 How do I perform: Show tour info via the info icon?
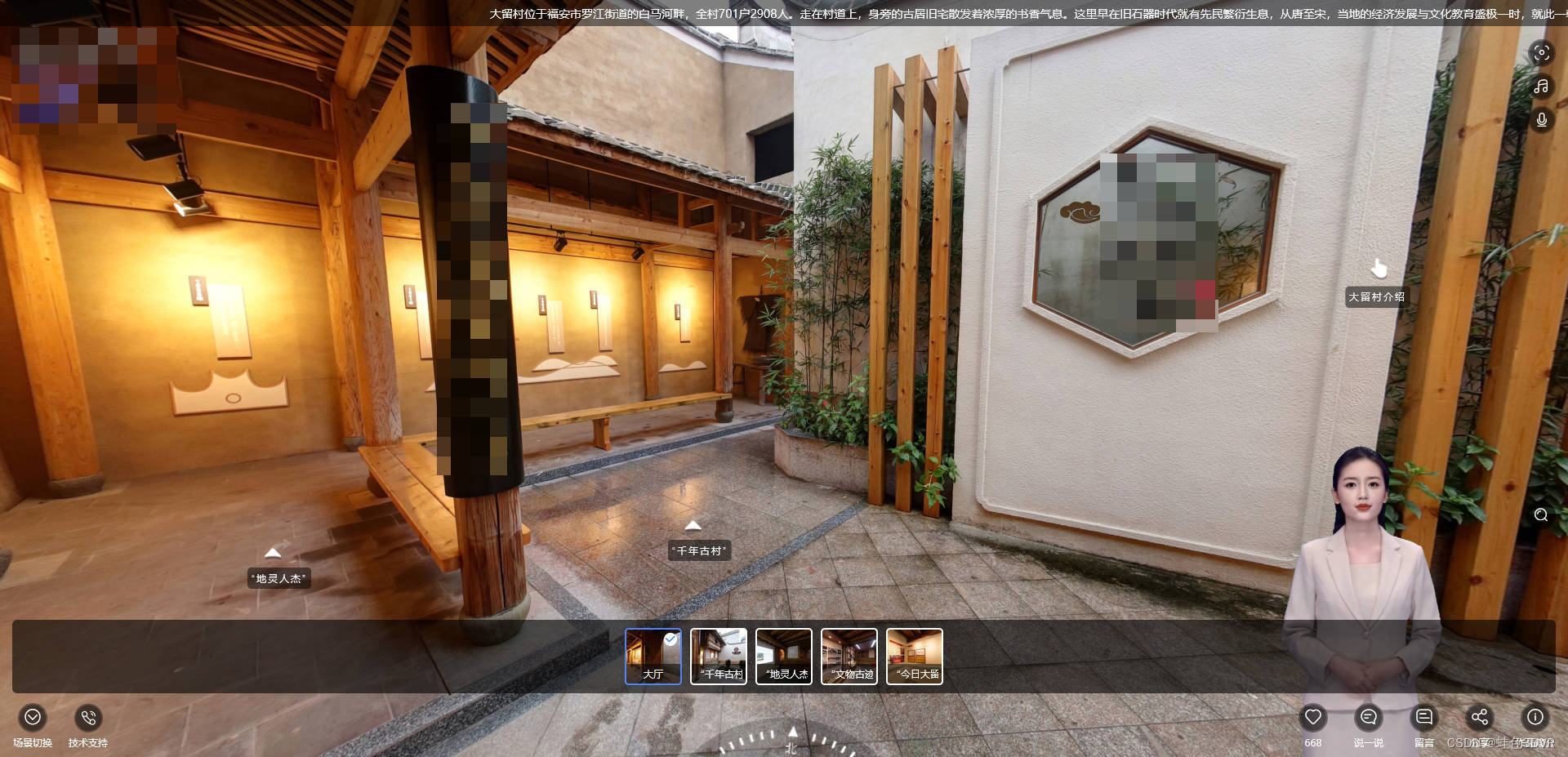coord(1535,718)
